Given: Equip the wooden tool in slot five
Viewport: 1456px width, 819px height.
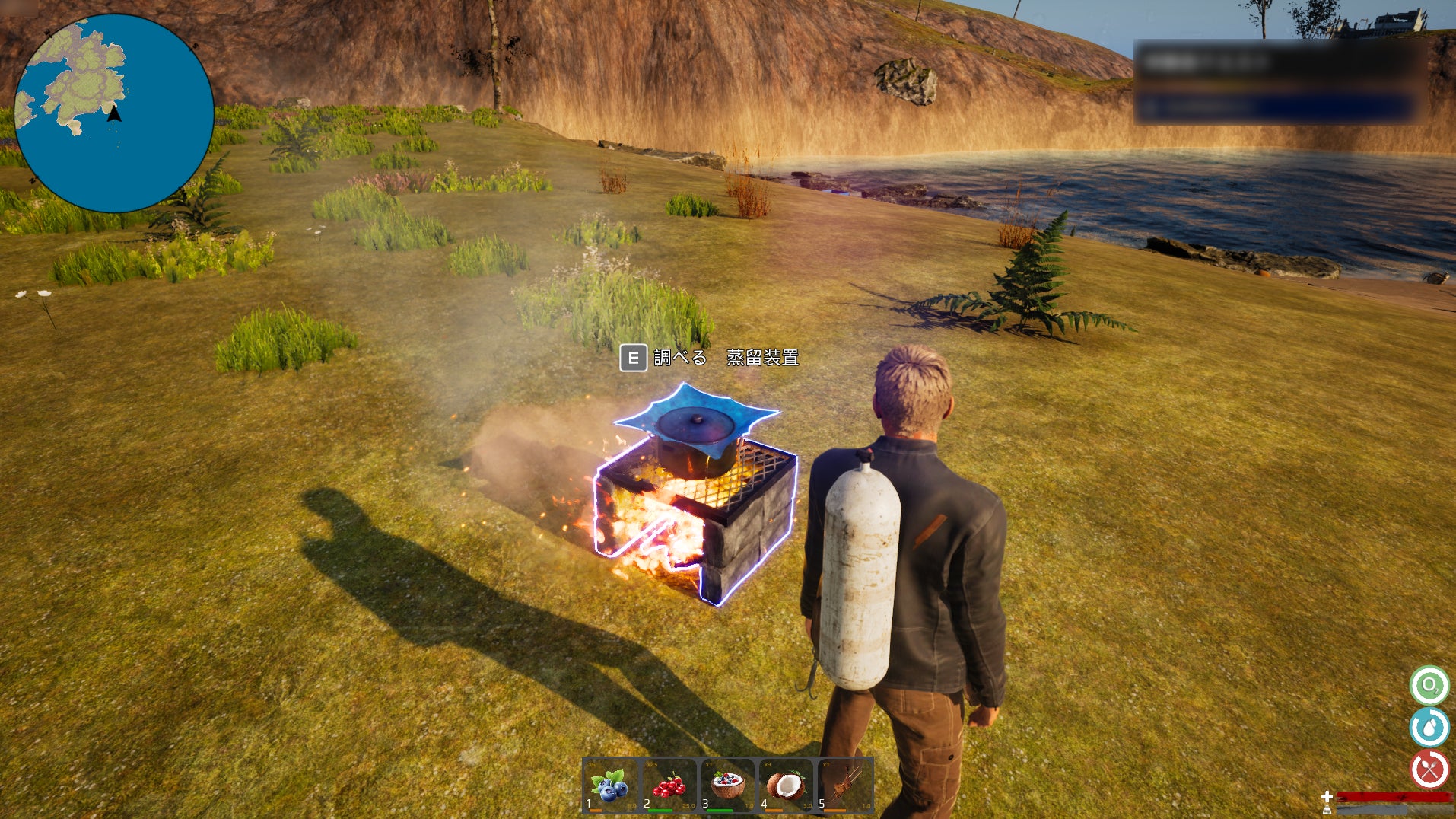Looking at the screenshot, I should (x=844, y=786).
